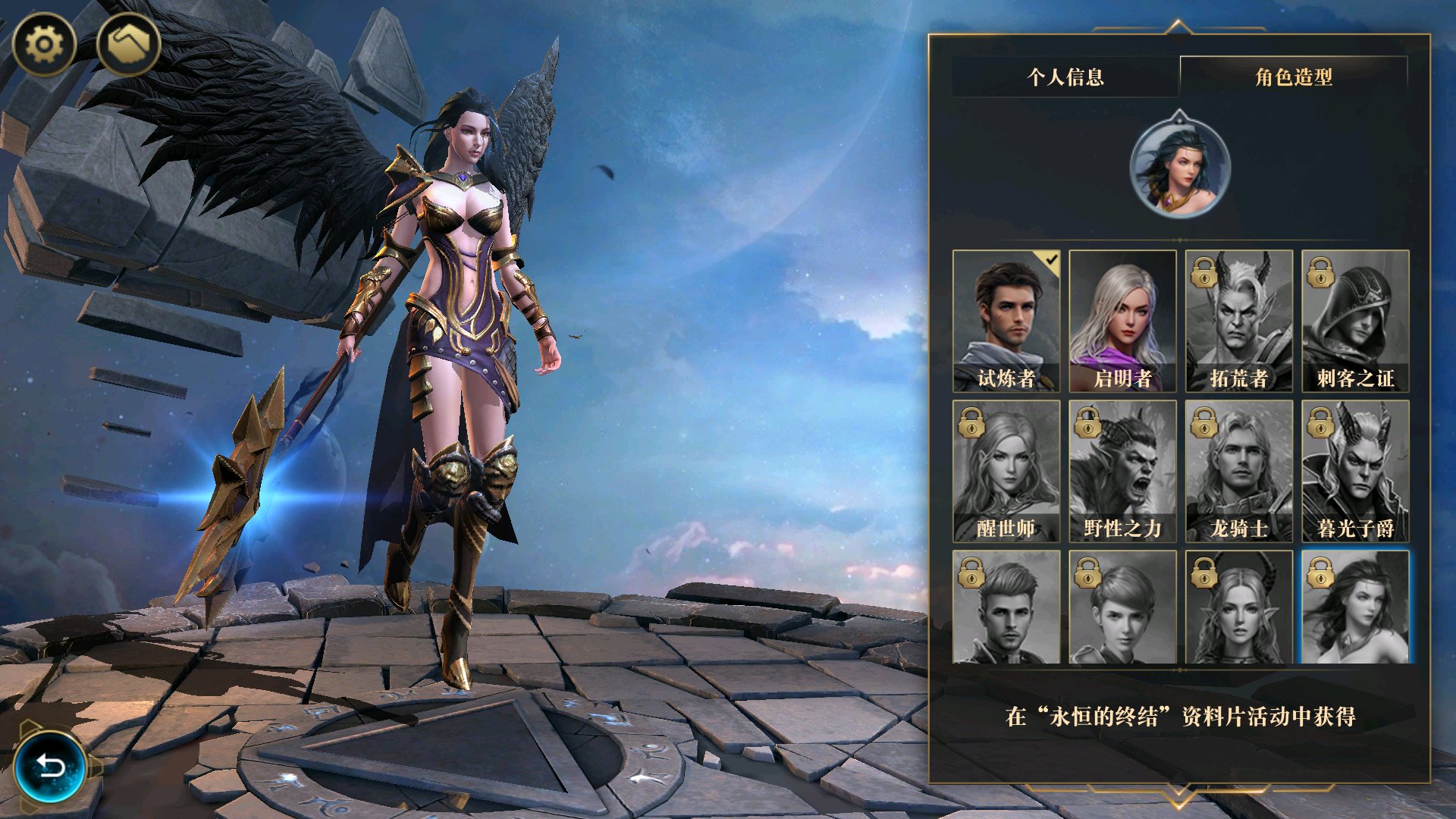This screenshot has width=1456, height=819.
Task: Pick the locked horned elf woman skin
Action: click(1239, 607)
